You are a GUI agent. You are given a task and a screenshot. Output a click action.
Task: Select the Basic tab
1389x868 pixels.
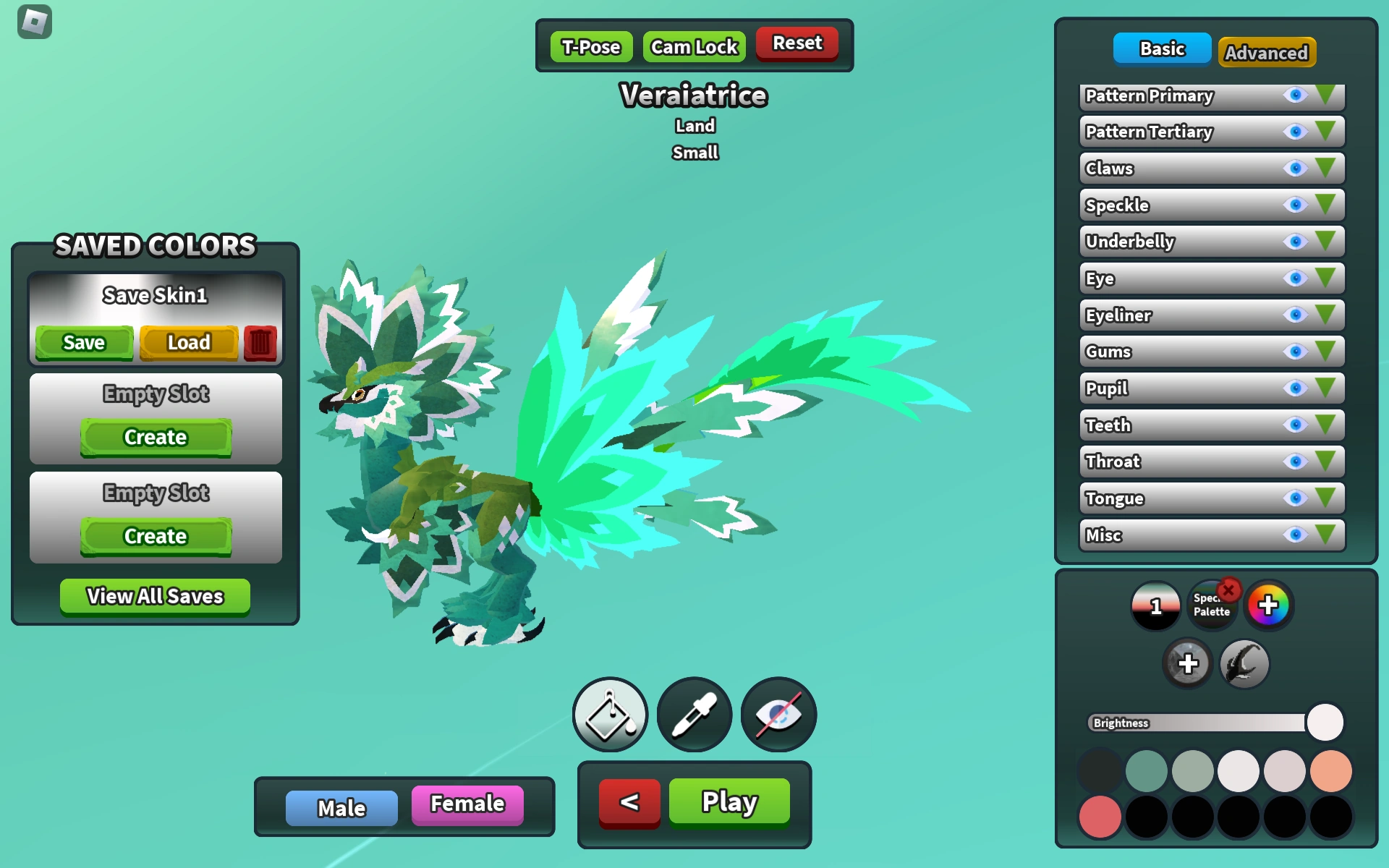1161,48
